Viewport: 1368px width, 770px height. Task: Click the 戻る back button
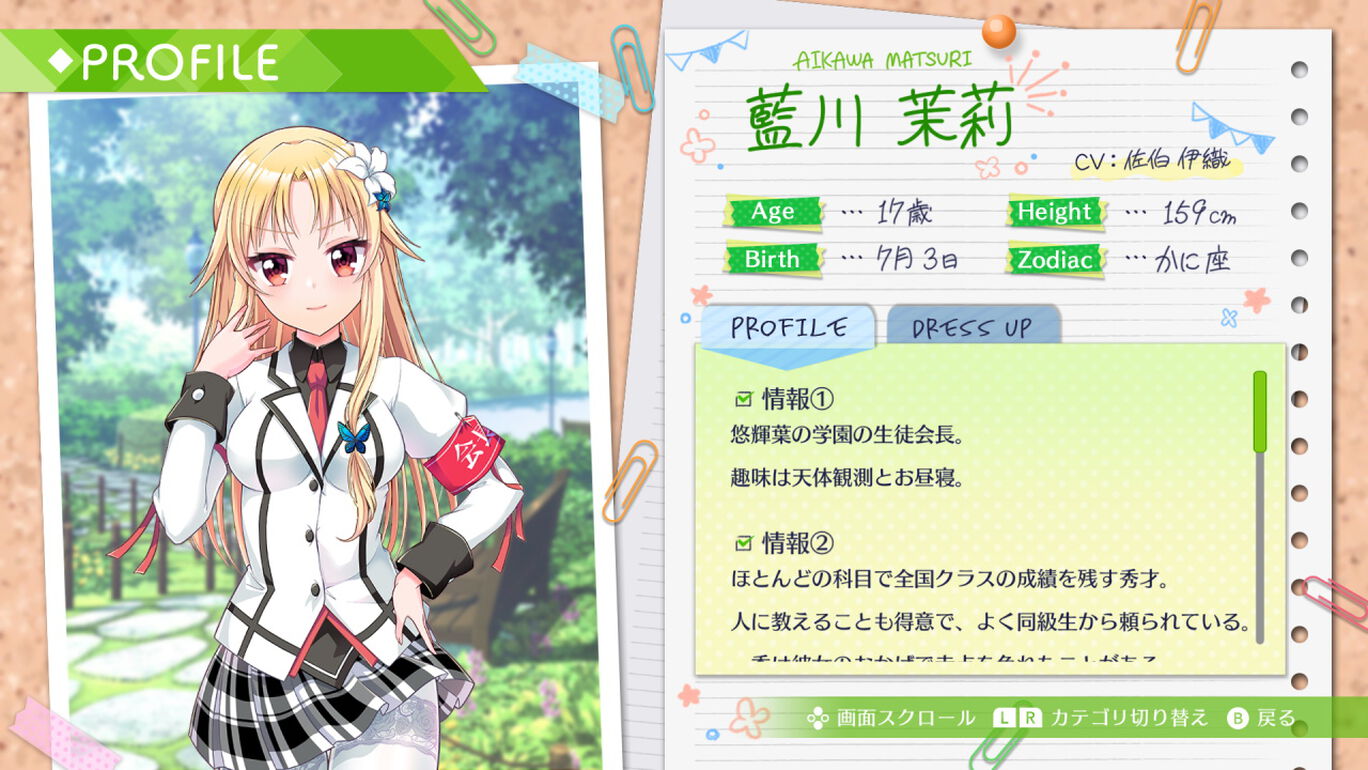pyautogui.click(x=1273, y=717)
